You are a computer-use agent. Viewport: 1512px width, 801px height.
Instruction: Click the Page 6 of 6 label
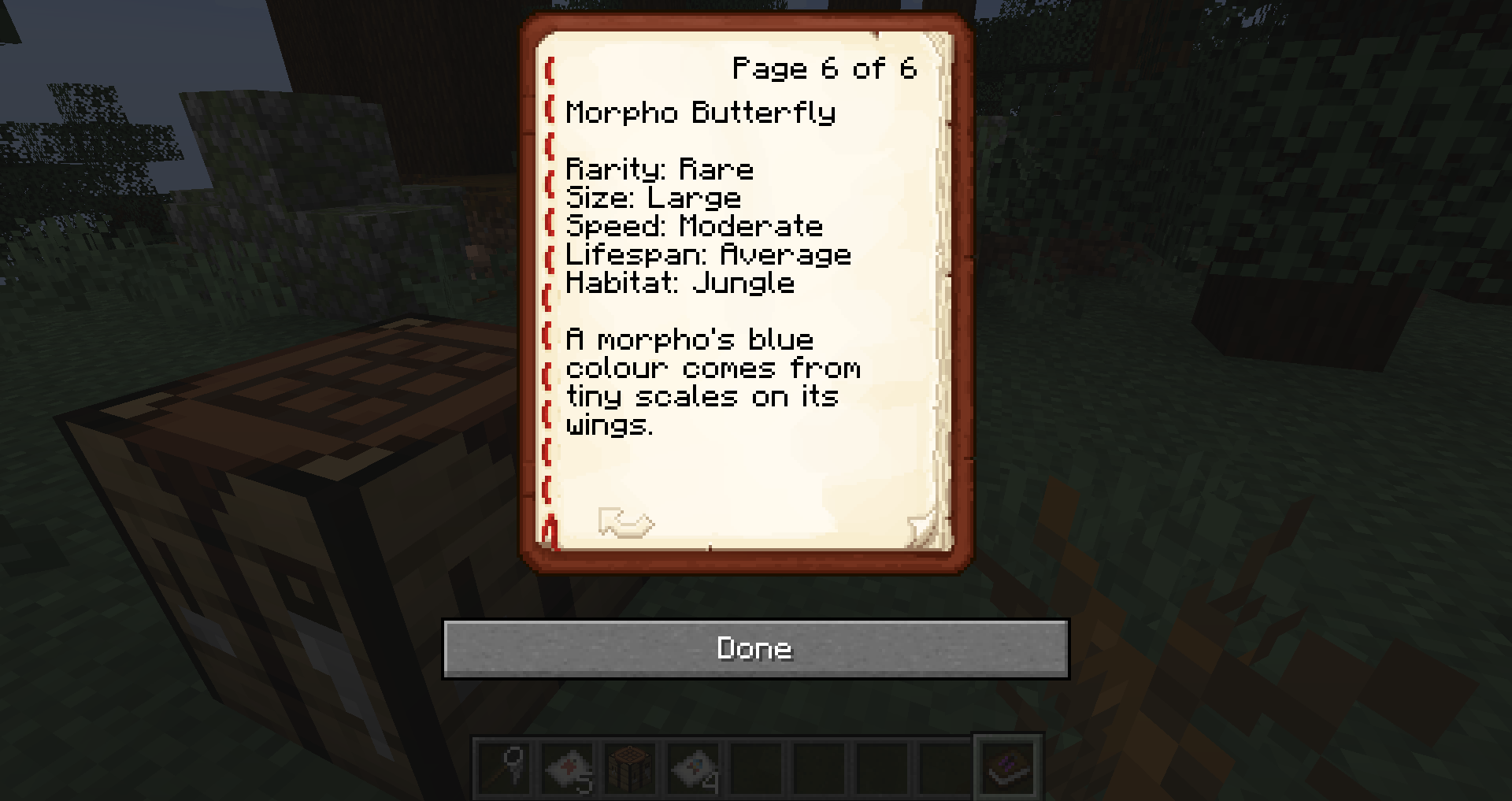click(x=824, y=68)
